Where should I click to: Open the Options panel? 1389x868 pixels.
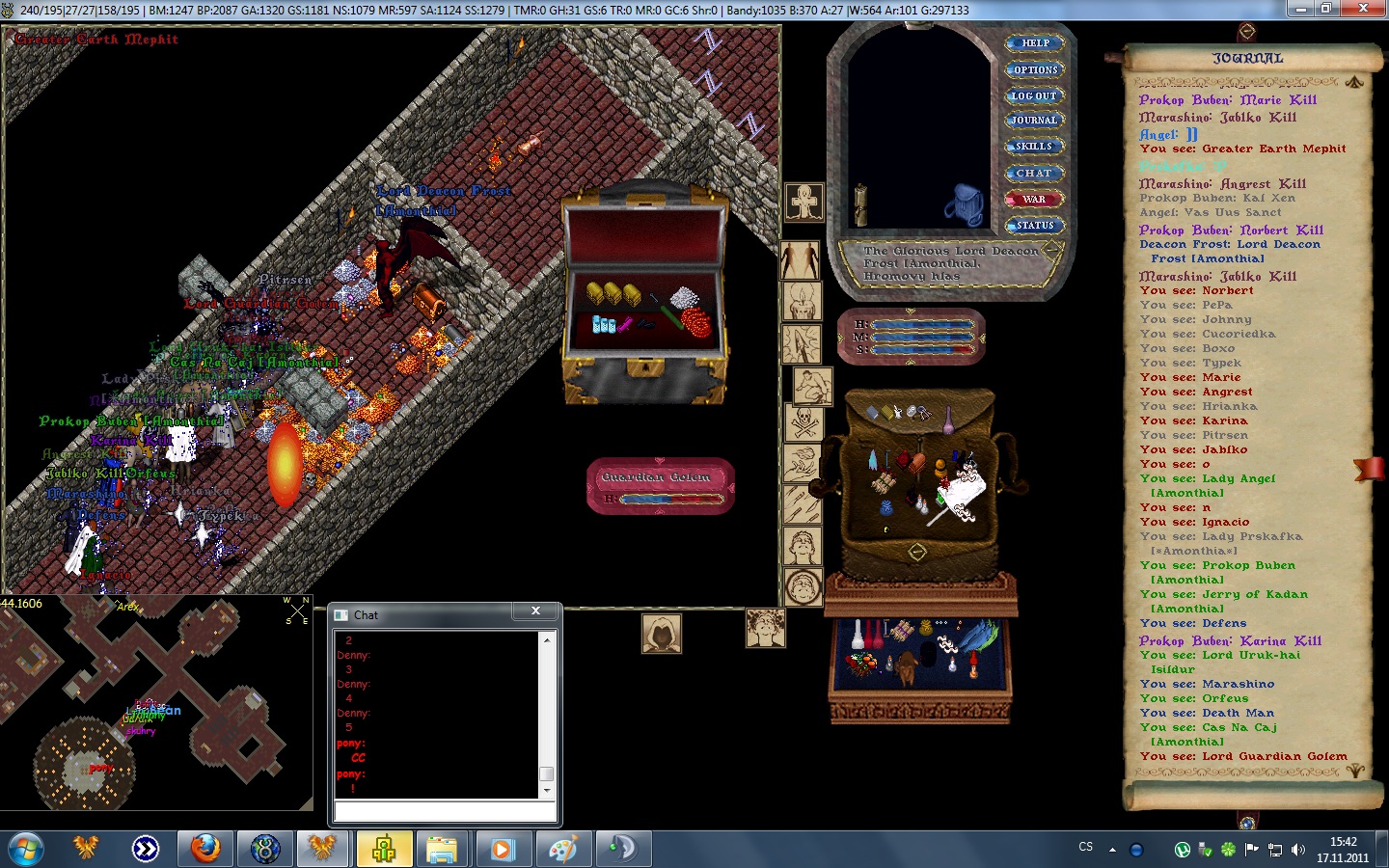coord(1034,69)
